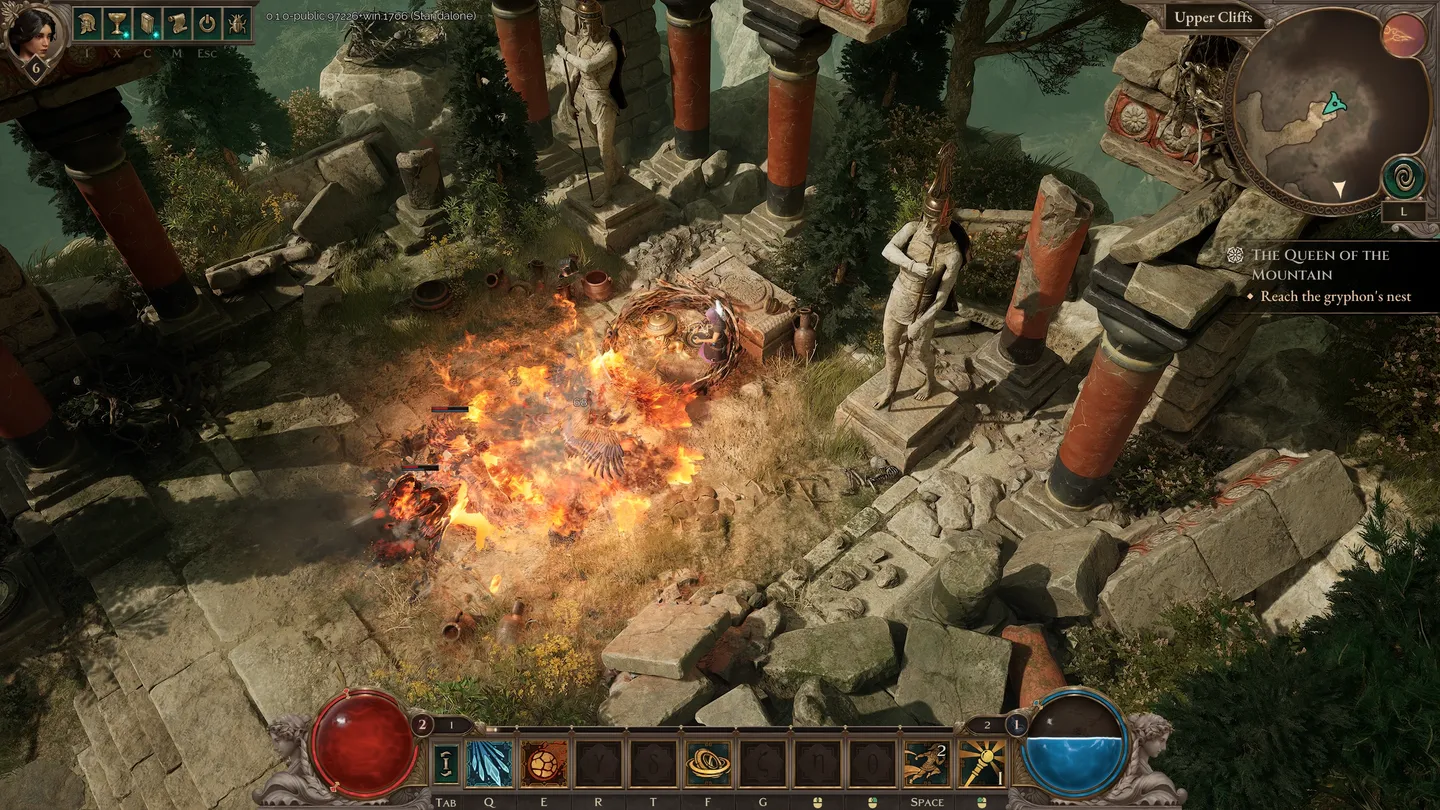
Task: Use the orange cracked orb skill
Action: pos(543,764)
